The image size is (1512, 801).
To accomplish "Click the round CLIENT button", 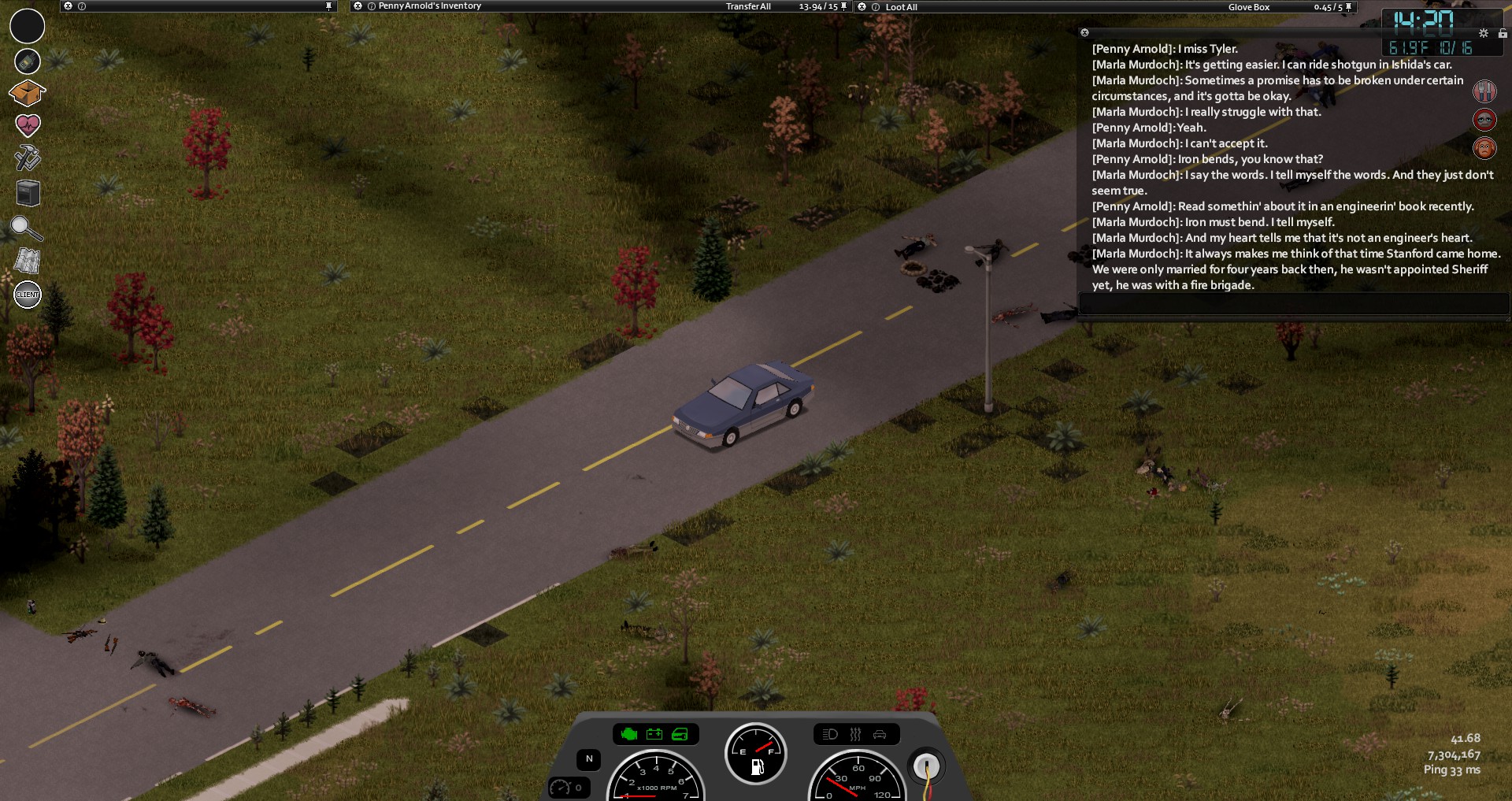I will tap(28, 295).
